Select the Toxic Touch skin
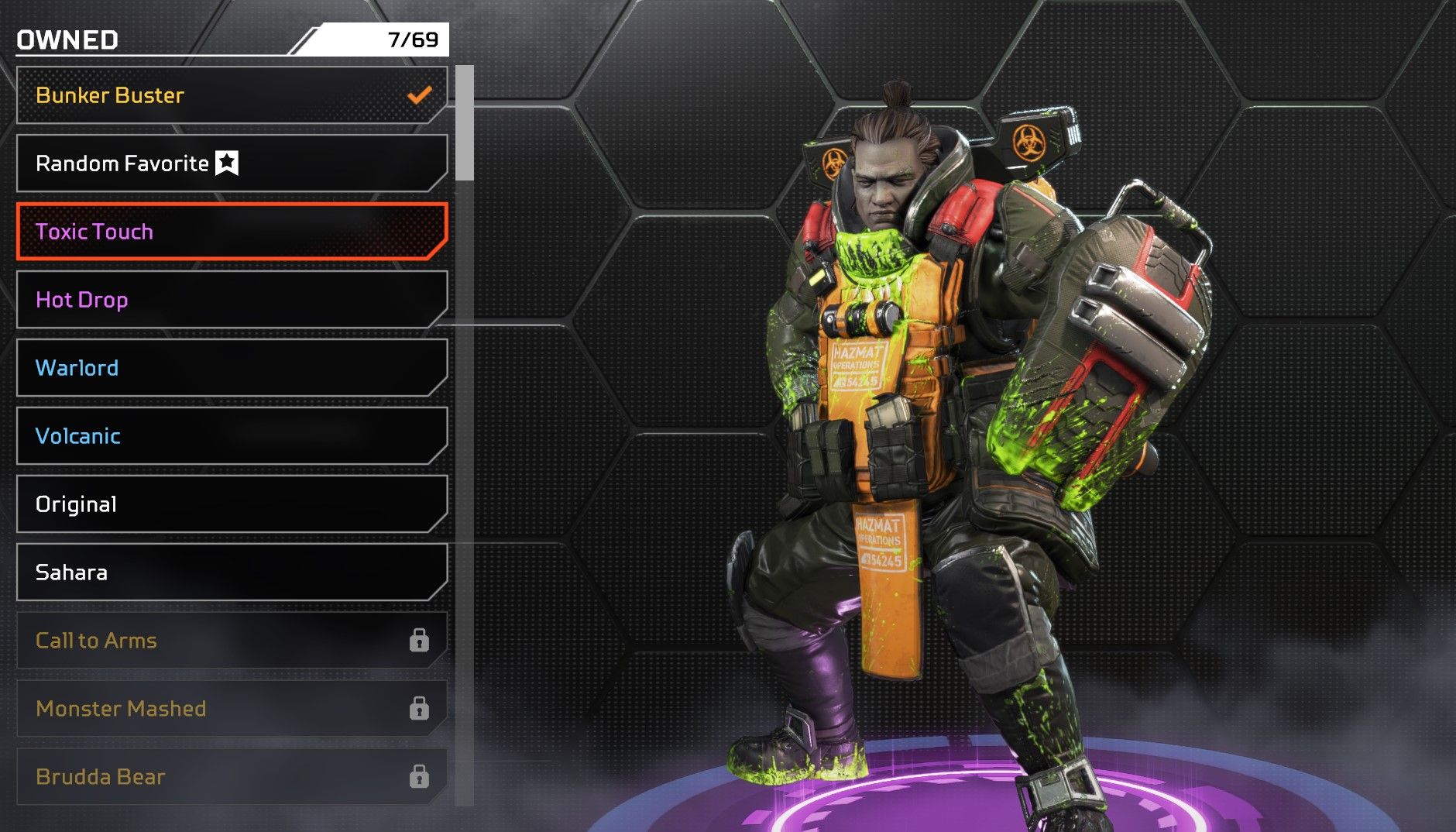The width and height of the screenshot is (1456, 832). [x=231, y=232]
